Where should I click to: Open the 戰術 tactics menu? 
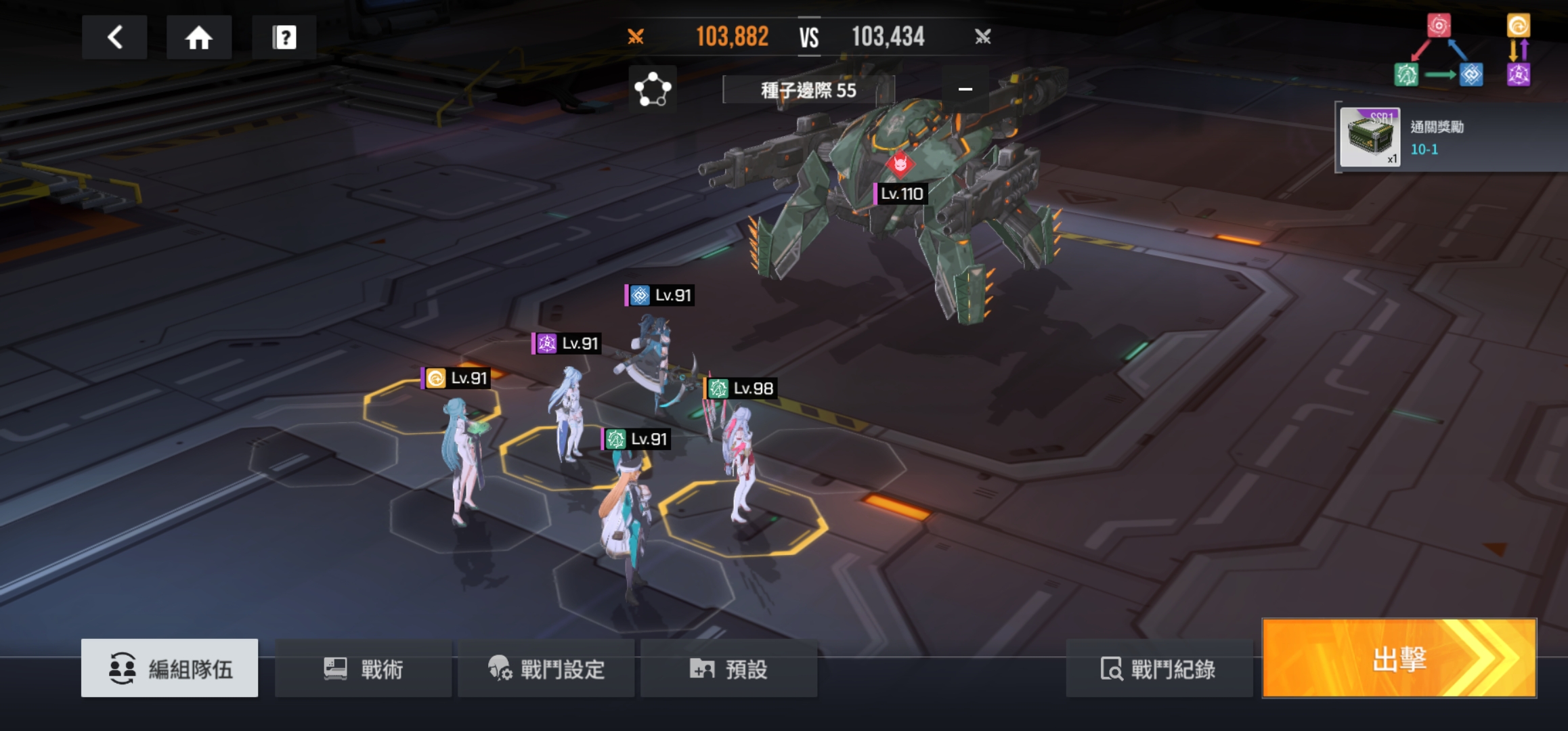[364, 669]
